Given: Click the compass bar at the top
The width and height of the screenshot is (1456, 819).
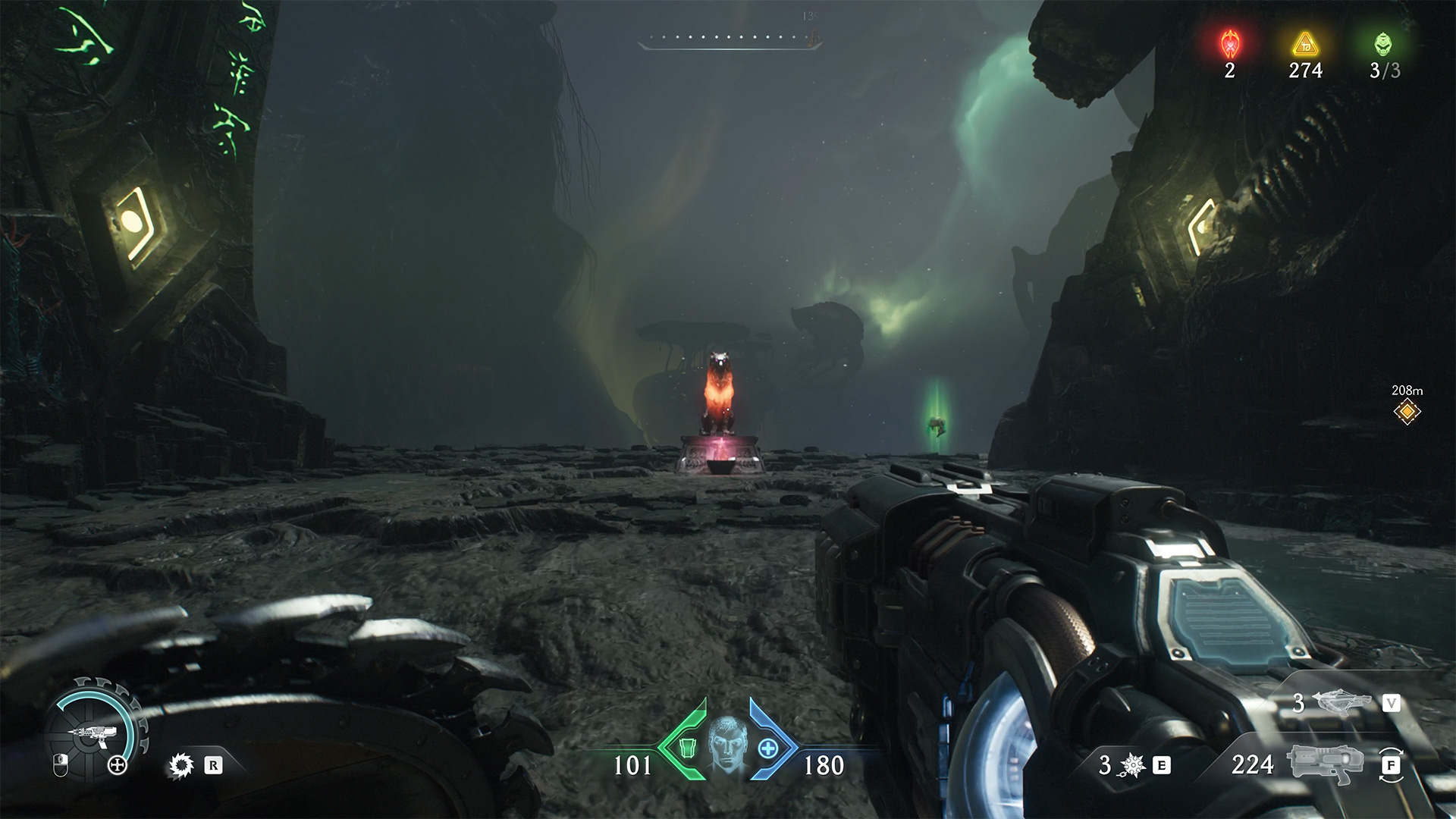Looking at the screenshot, I should tap(730, 39).
